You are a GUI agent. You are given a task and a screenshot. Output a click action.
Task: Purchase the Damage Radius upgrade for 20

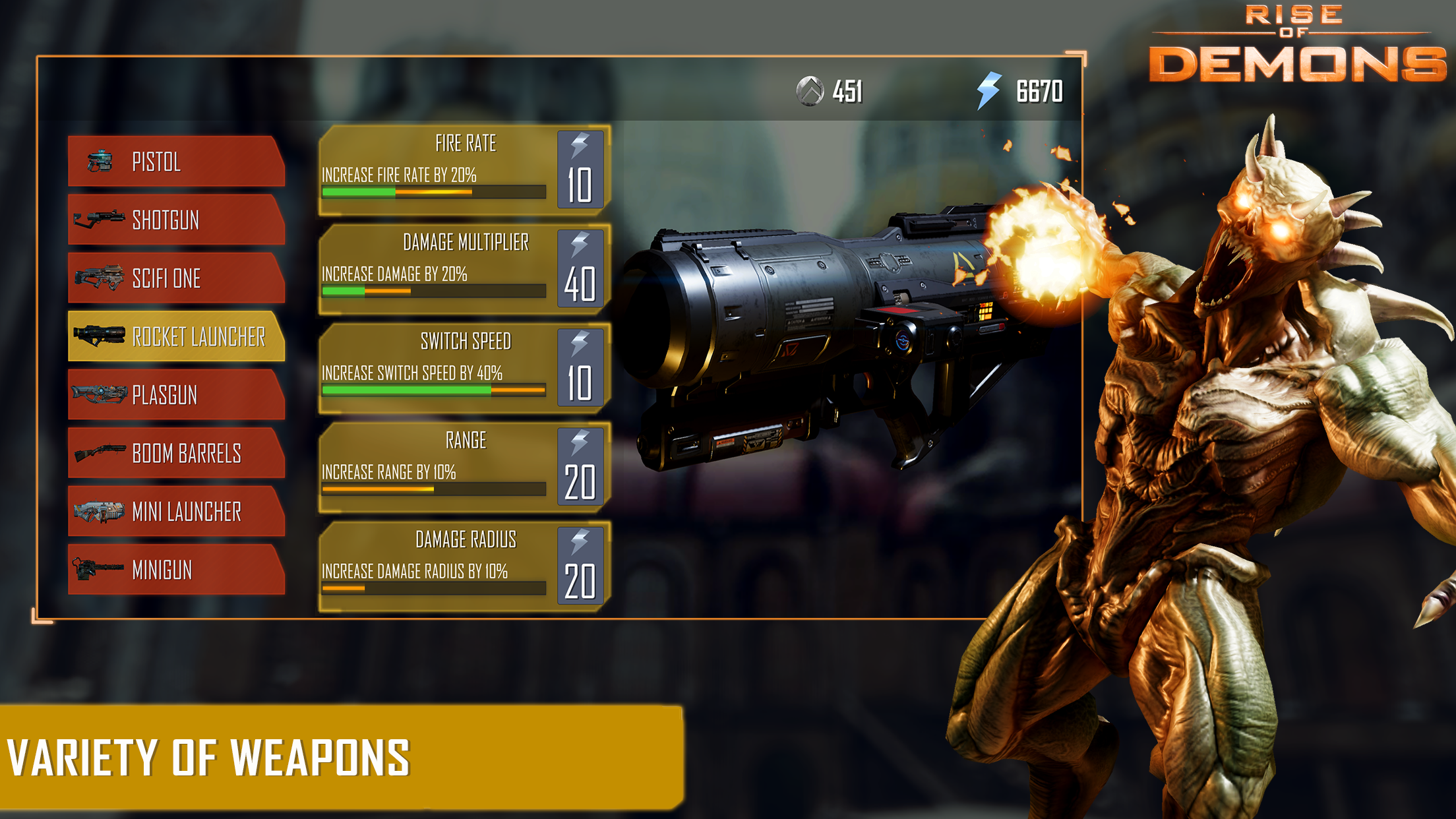tap(580, 566)
